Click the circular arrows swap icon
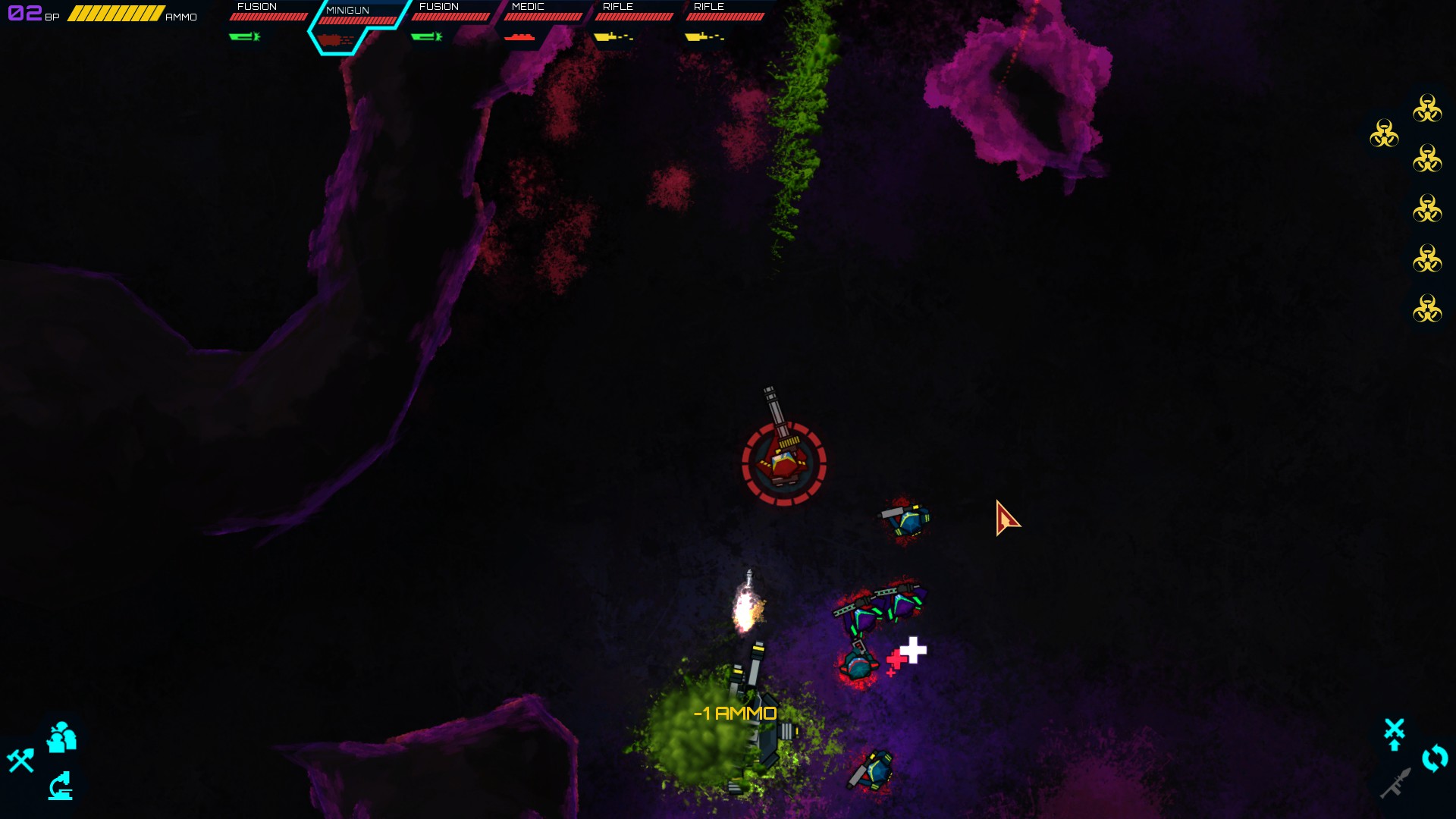 (x=1435, y=758)
